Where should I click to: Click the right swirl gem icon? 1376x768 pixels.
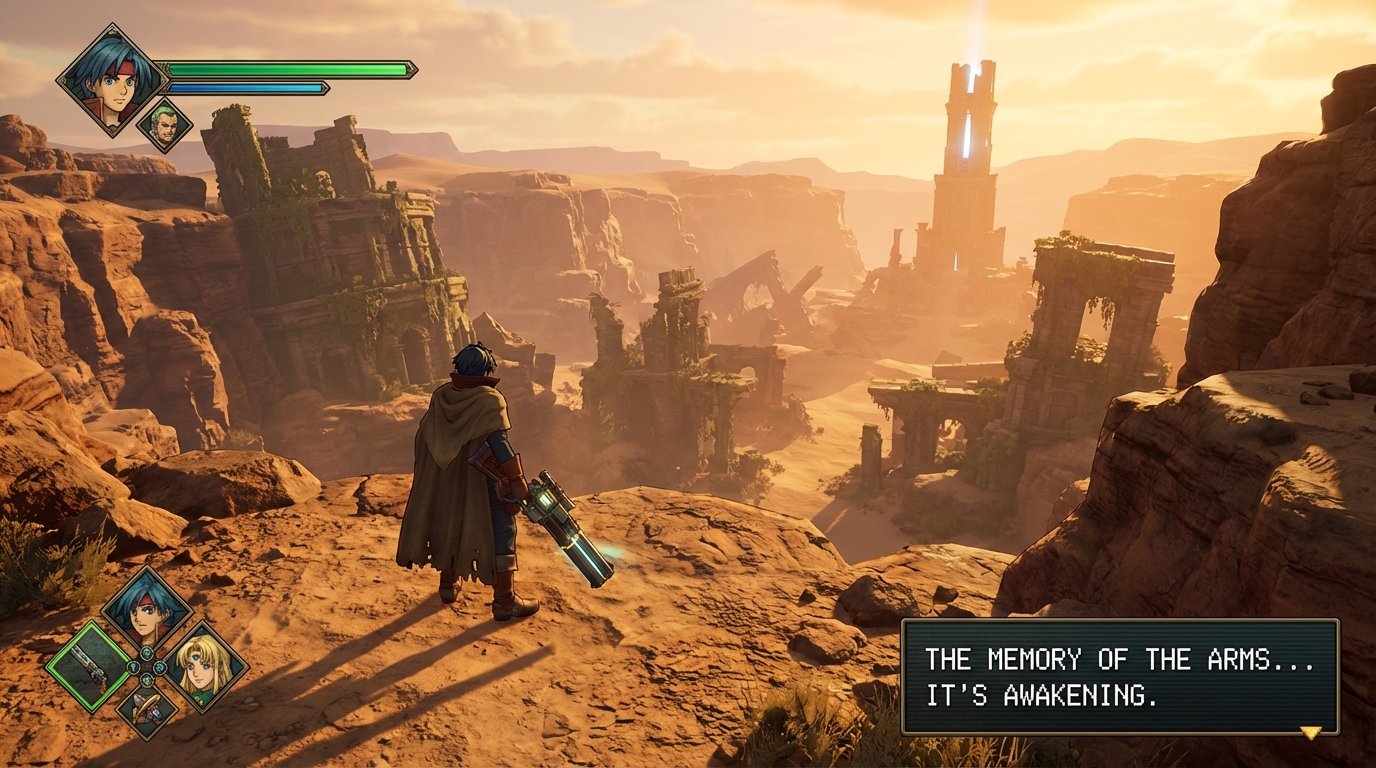160,667
